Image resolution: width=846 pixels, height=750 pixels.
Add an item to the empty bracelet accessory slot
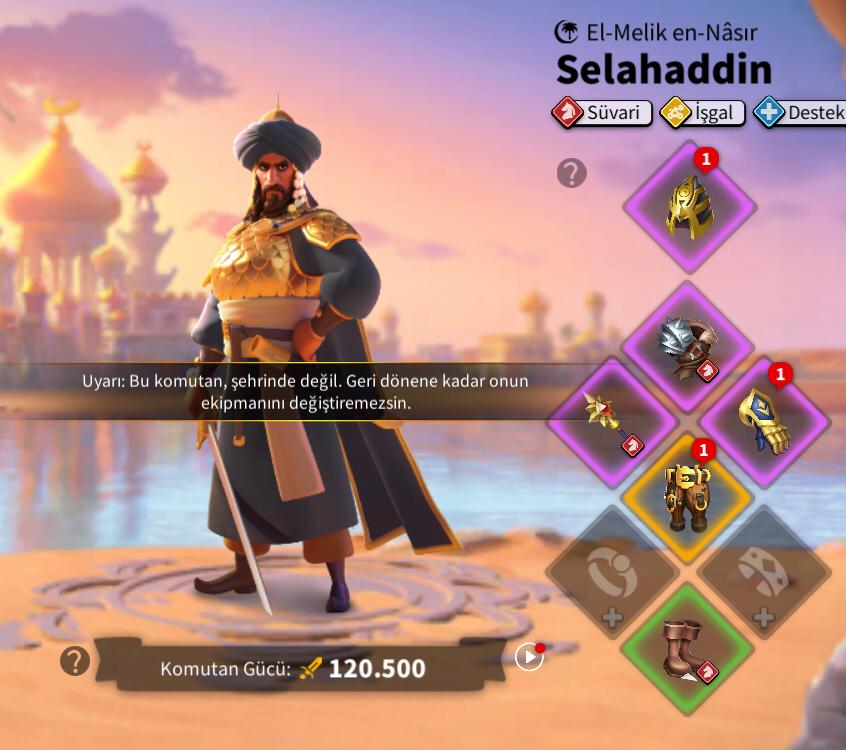(764, 573)
